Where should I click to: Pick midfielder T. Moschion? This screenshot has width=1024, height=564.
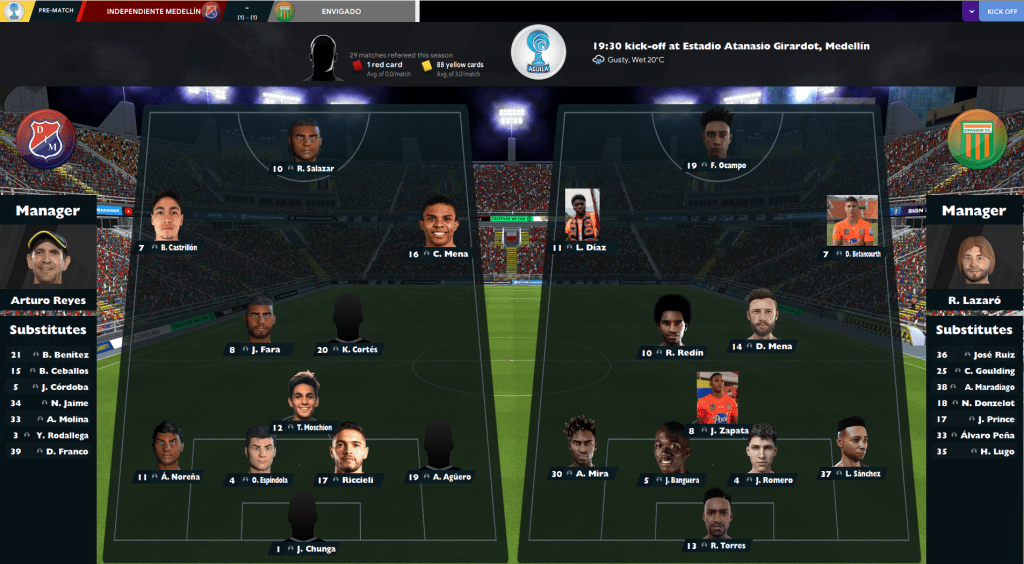click(303, 427)
